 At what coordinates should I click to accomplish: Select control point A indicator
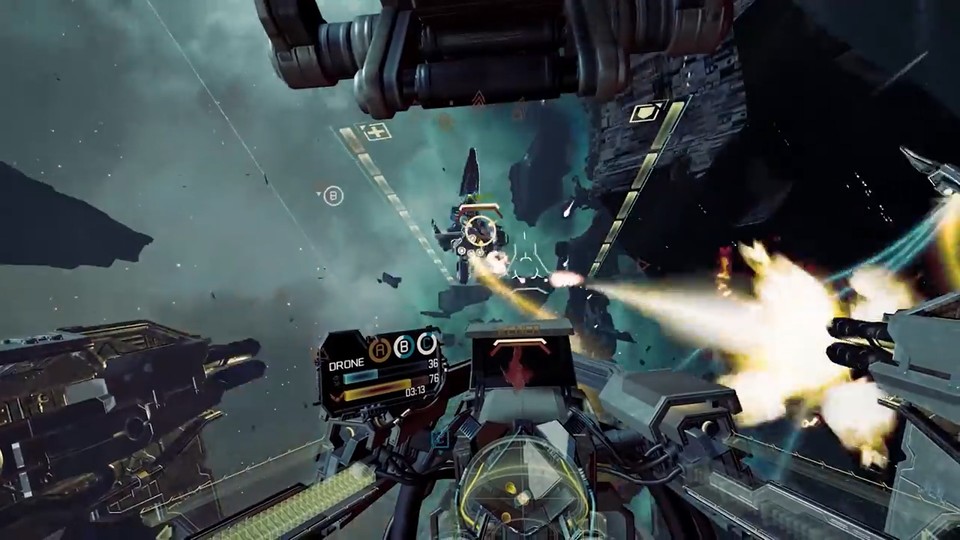pyautogui.click(x=380, y=348)
